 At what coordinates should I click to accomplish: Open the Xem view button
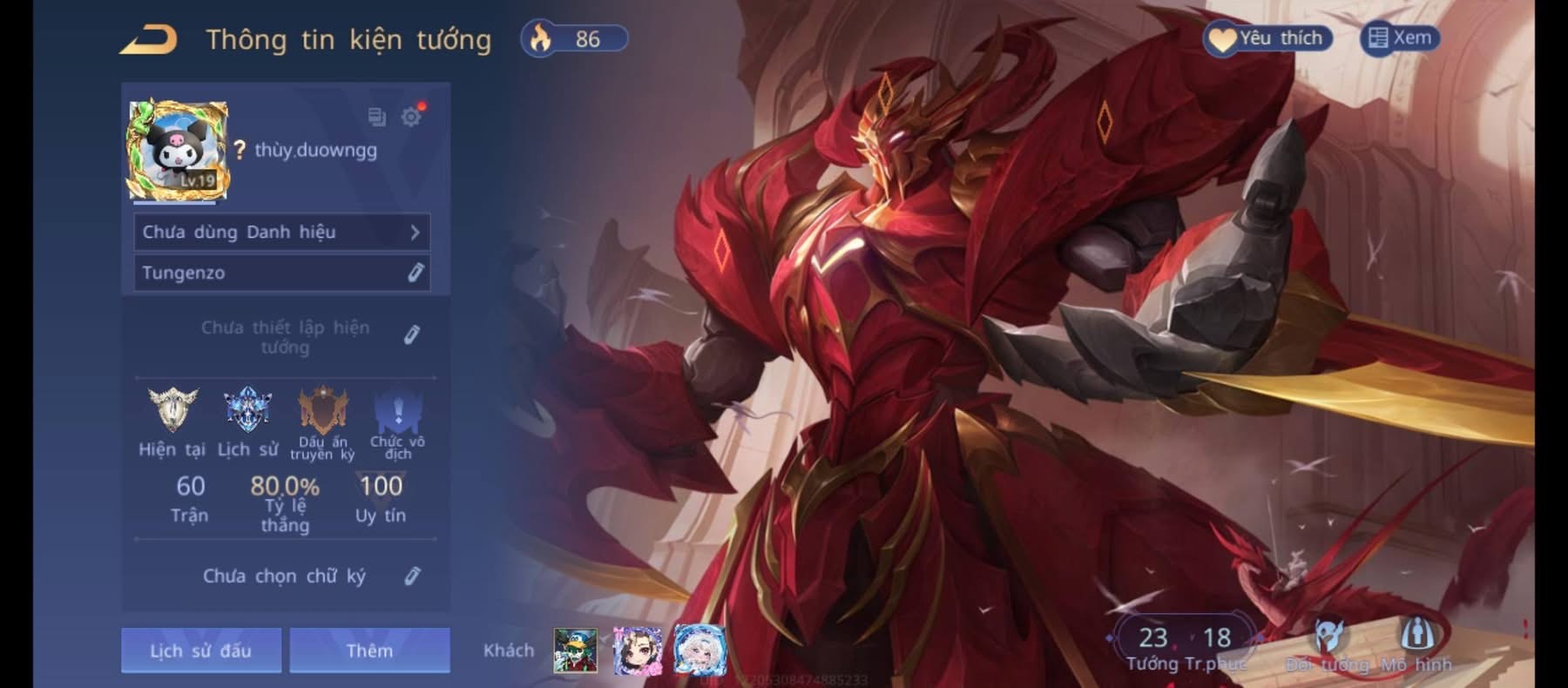tap(1400, 38)
